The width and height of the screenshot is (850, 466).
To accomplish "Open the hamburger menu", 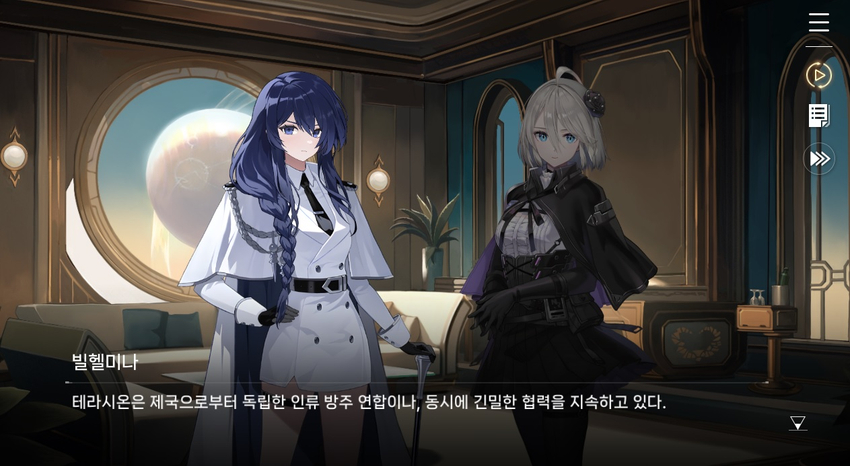I will click(819, 22).
